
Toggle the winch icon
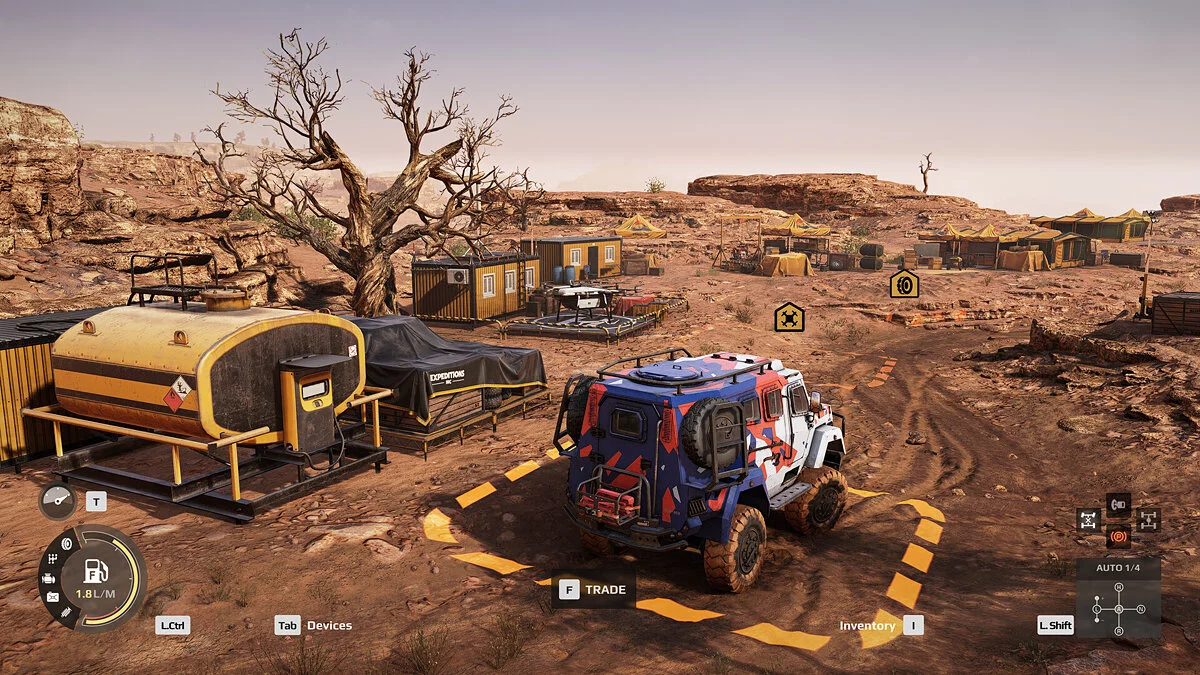[1118, 503]
